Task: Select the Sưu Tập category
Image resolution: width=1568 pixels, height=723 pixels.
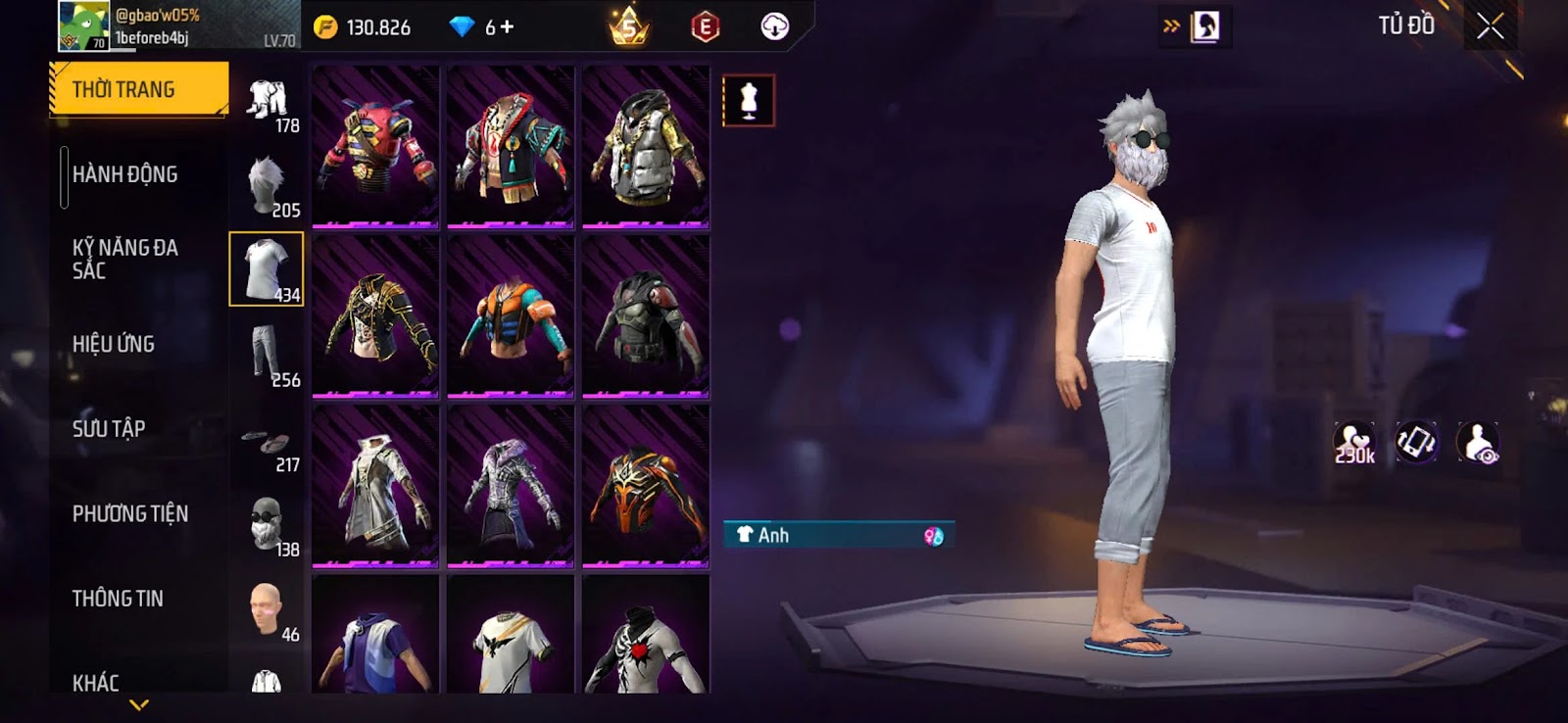Action: (x=109, y=429)
